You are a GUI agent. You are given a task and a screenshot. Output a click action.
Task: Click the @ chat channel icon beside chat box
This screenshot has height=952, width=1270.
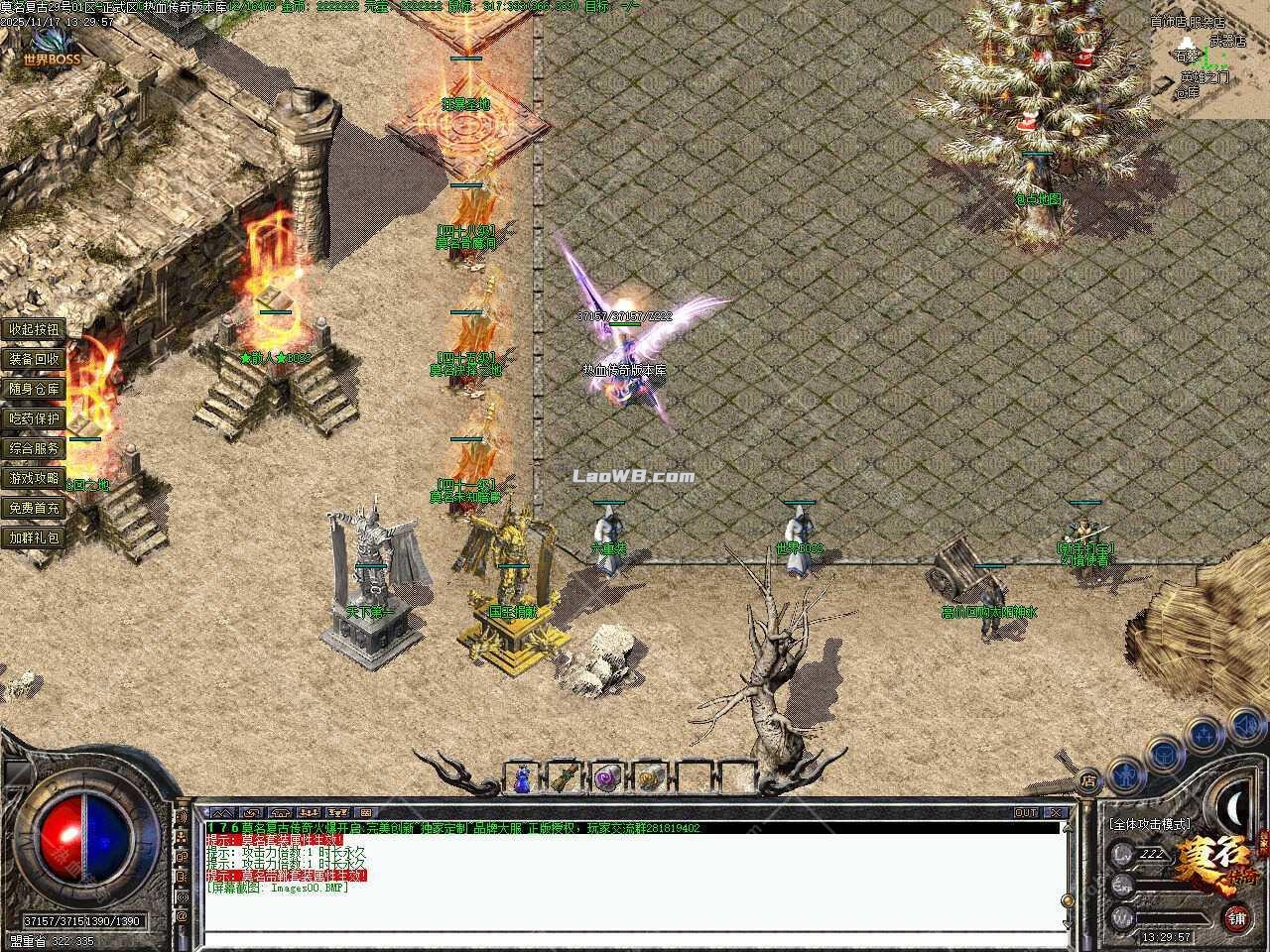click(183, 915)
